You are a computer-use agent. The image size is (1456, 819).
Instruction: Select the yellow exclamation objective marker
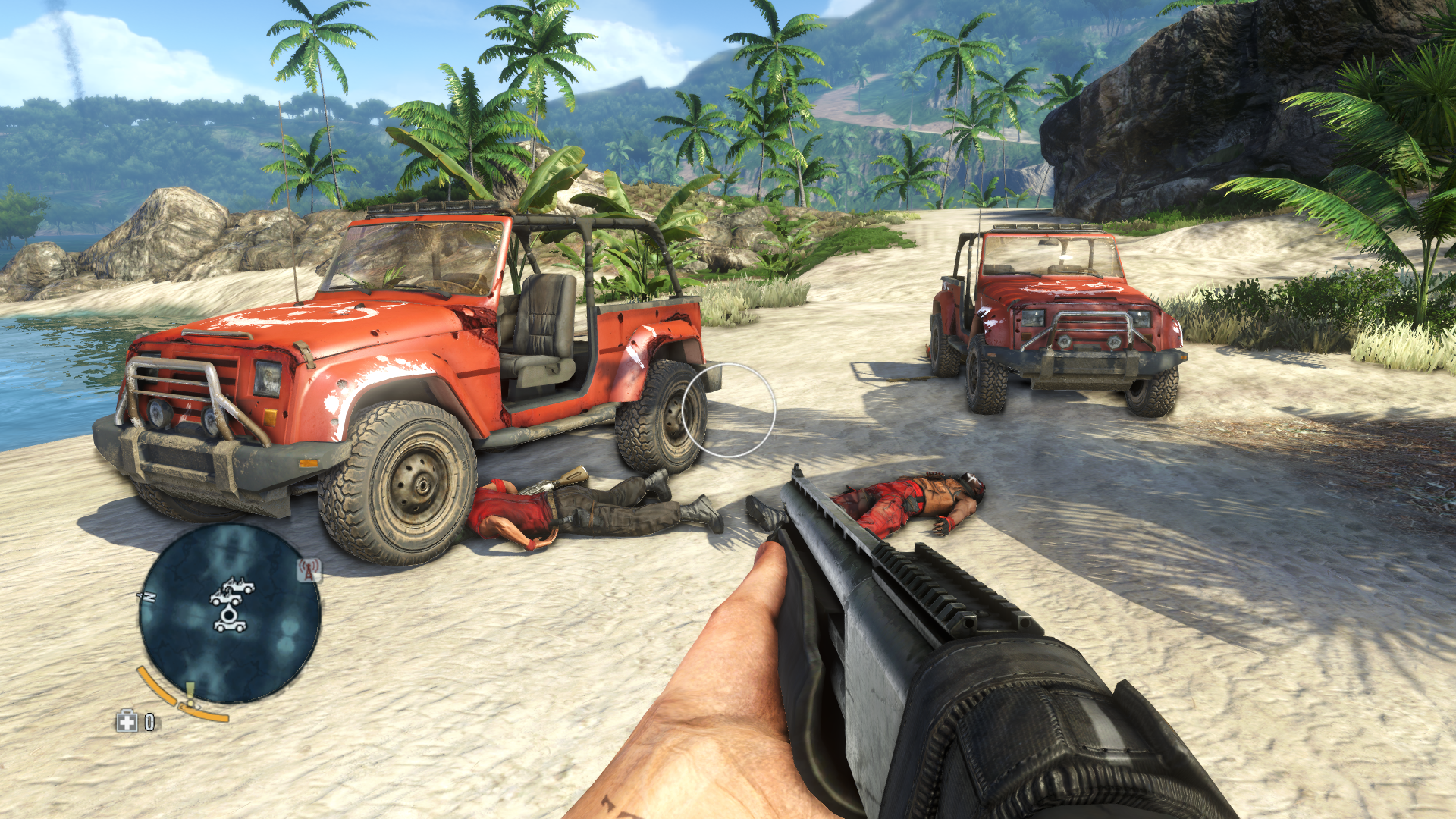tap(190, 693)
